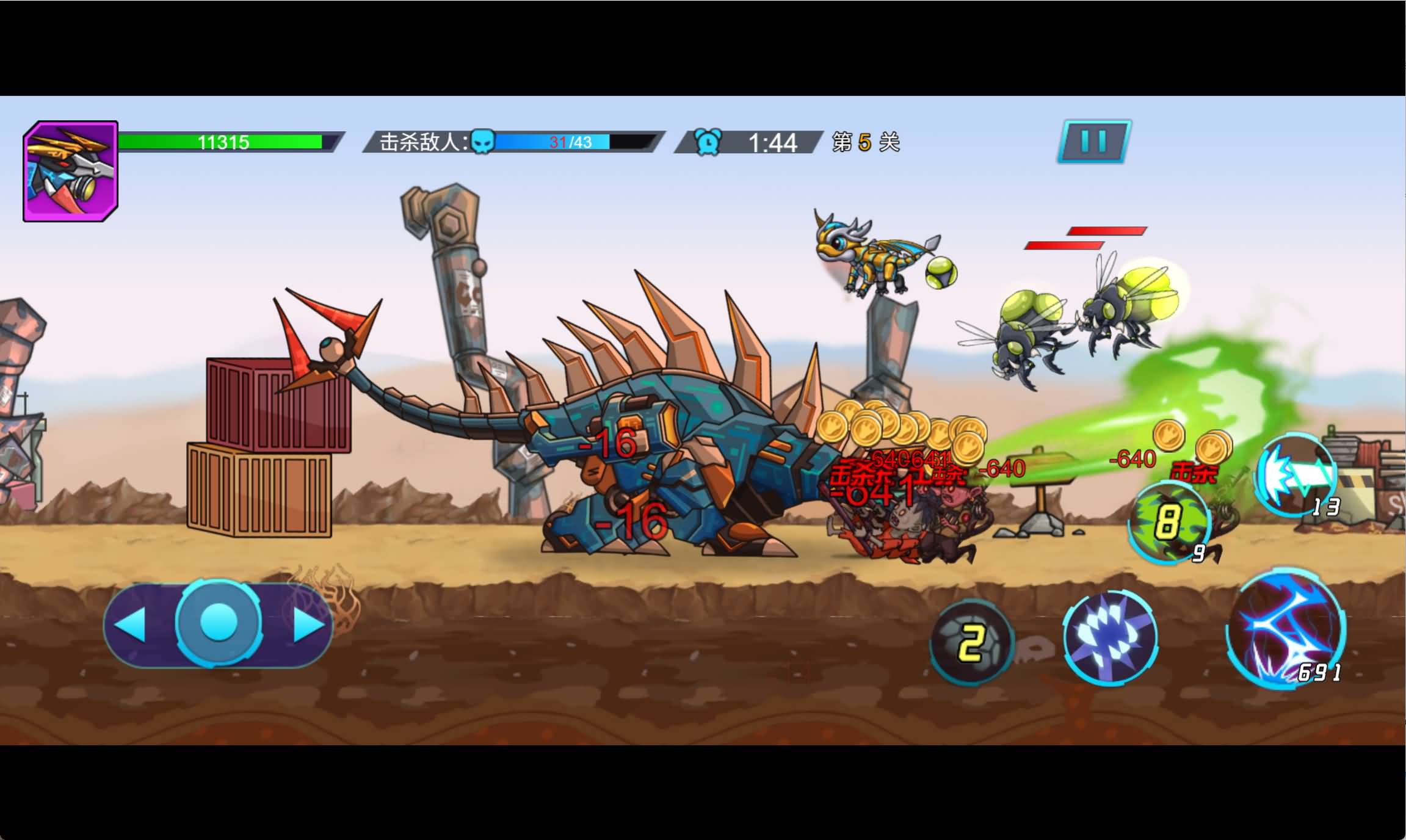Image resolution: width=1406 pixels, height=840 pixels.
Task: Use the green slash skill showing 8
Action: pyautogui.click(x=1169, y=522)
